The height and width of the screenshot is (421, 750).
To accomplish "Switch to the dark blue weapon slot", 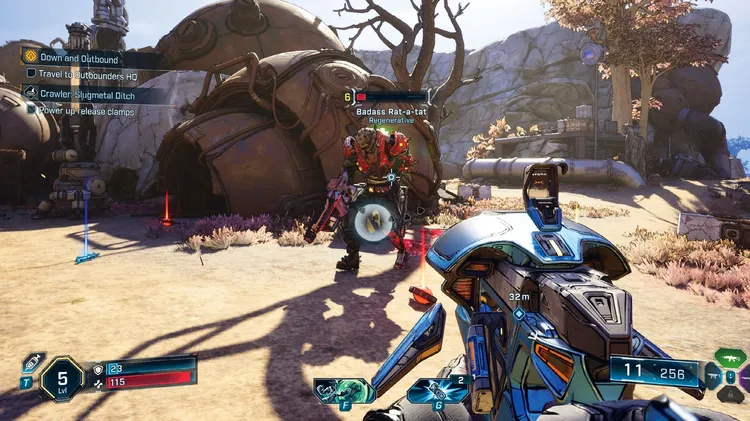I will [714, 378].
